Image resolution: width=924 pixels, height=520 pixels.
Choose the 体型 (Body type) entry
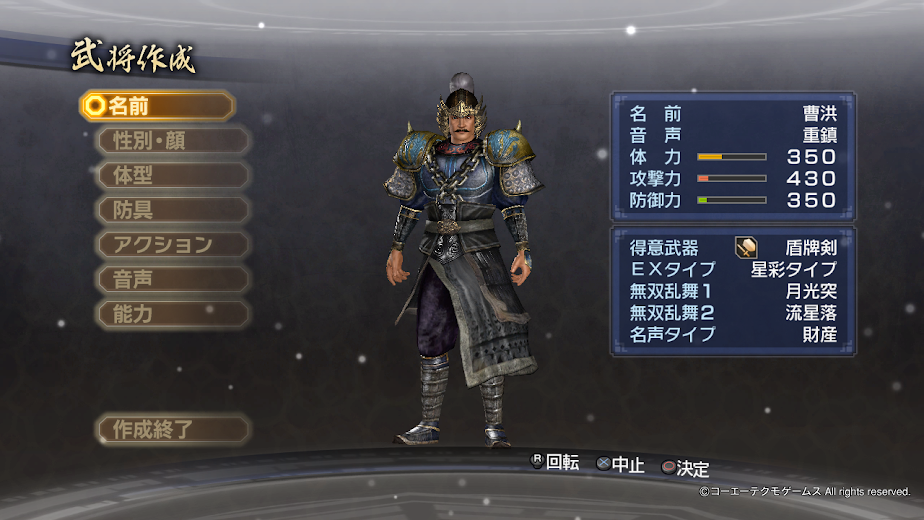coord(172,175)
